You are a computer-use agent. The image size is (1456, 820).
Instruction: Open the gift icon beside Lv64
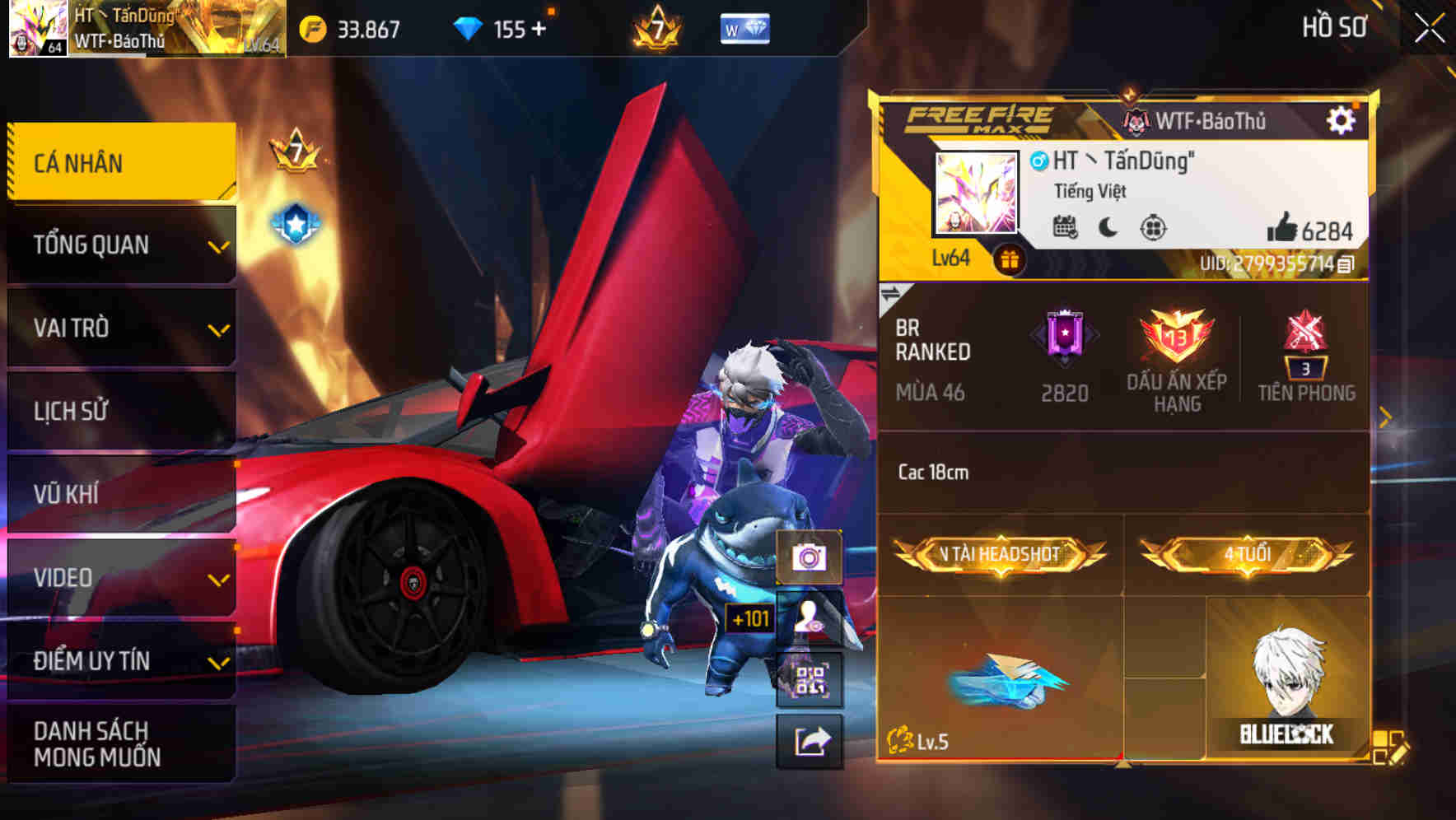pyautogui.click(x=1009, y=260)
